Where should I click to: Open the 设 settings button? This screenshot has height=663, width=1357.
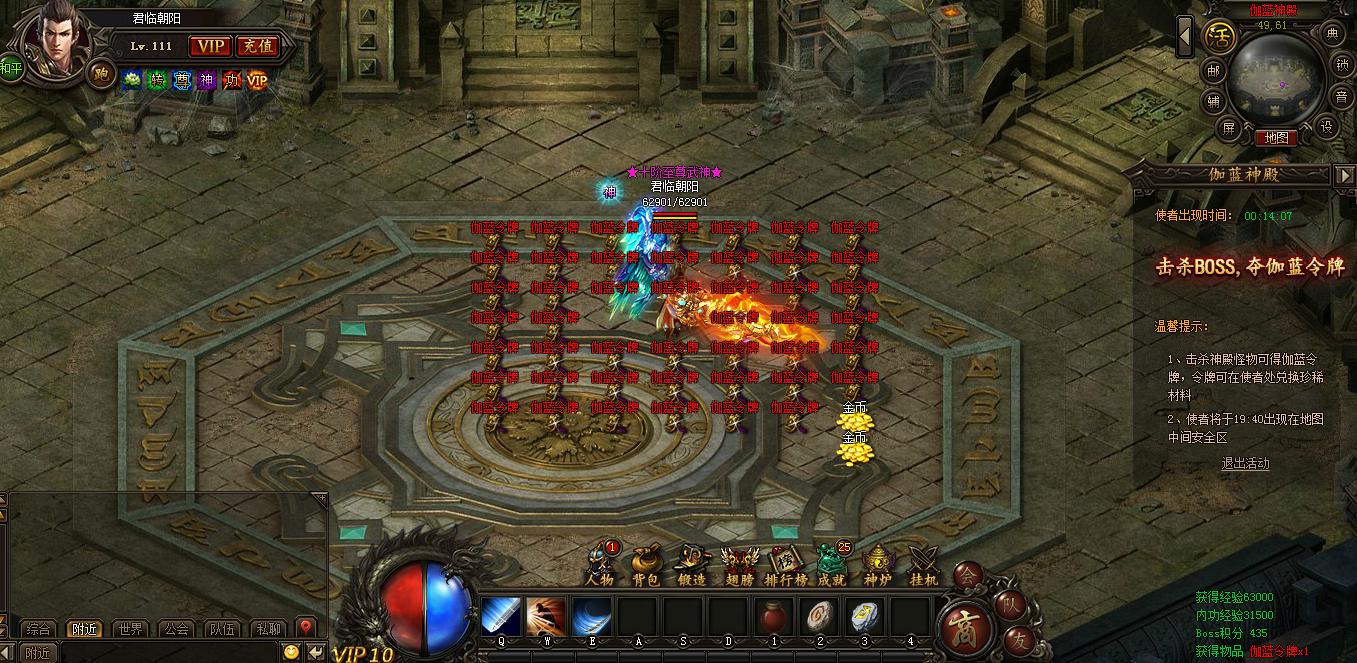[1328, 127]
